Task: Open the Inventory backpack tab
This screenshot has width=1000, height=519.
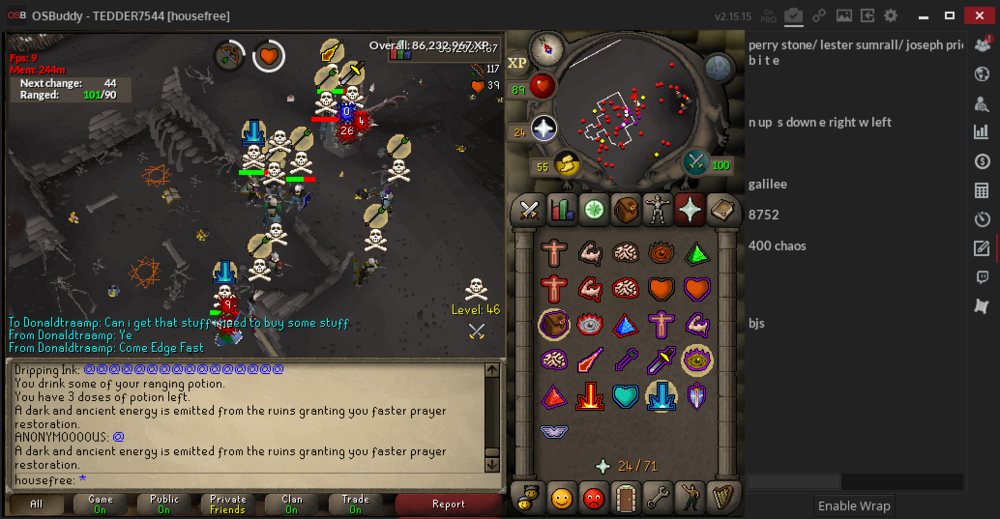Action: pyautogui.click(x=626, y=210)
